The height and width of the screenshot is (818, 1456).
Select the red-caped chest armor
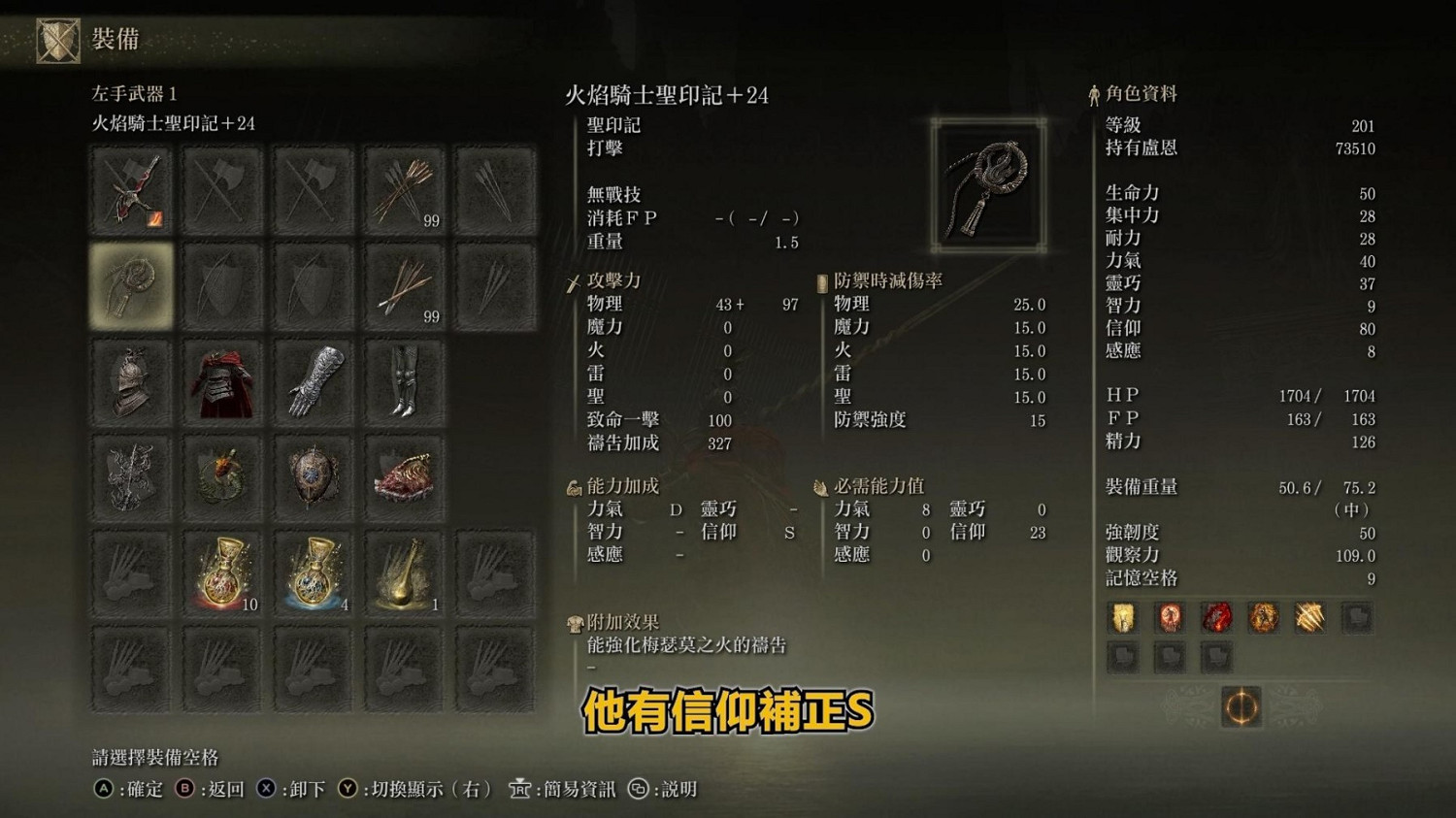(x=222, y=380)
